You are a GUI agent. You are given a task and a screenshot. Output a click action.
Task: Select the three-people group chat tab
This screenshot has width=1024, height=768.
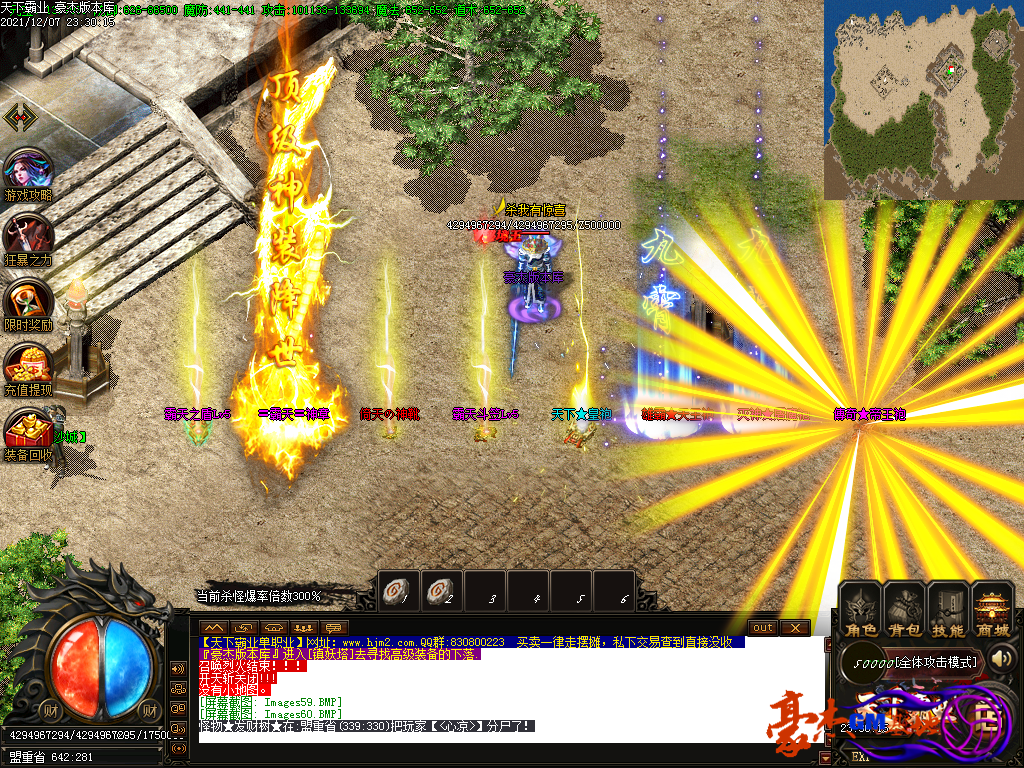click(304, 627)
